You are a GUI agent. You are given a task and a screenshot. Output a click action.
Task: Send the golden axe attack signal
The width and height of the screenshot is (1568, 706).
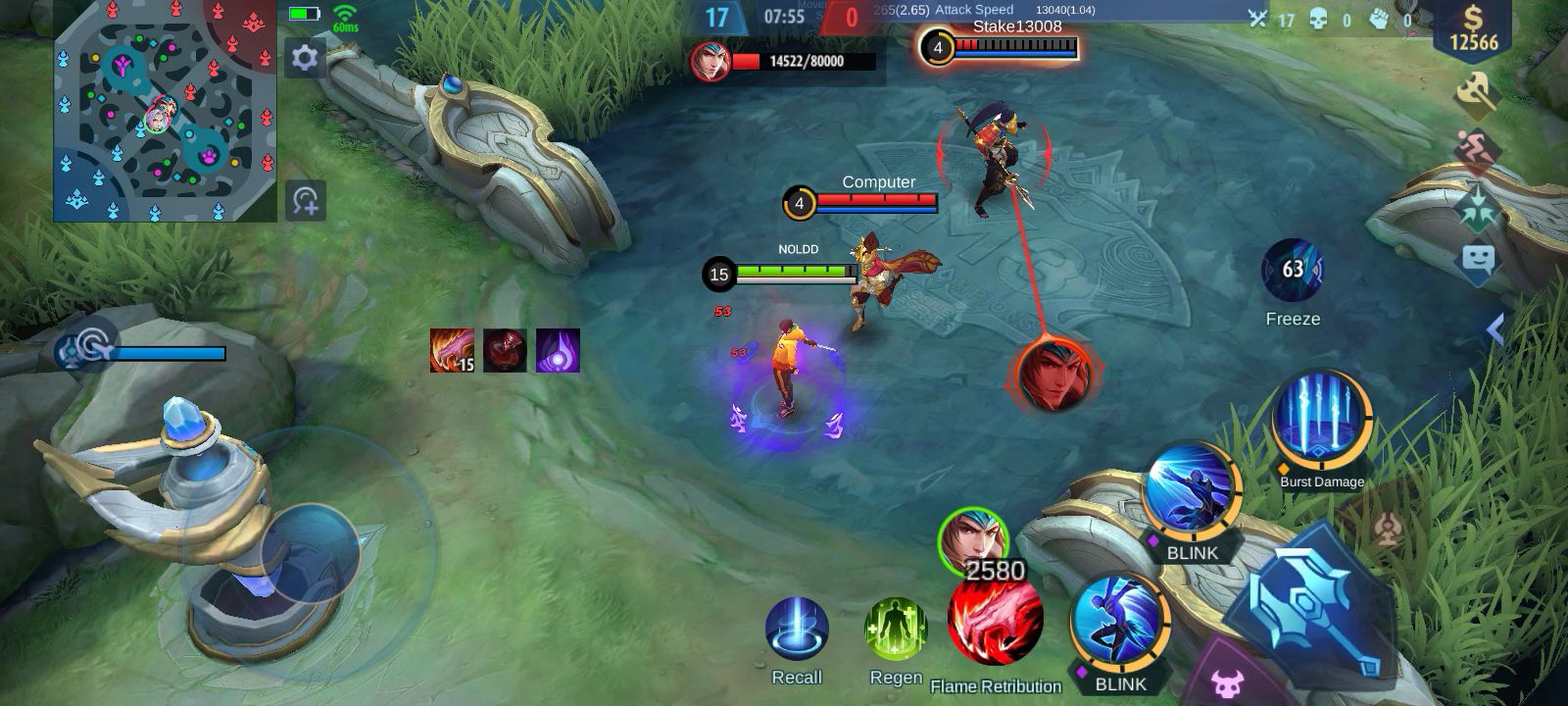pos(1475,93)
